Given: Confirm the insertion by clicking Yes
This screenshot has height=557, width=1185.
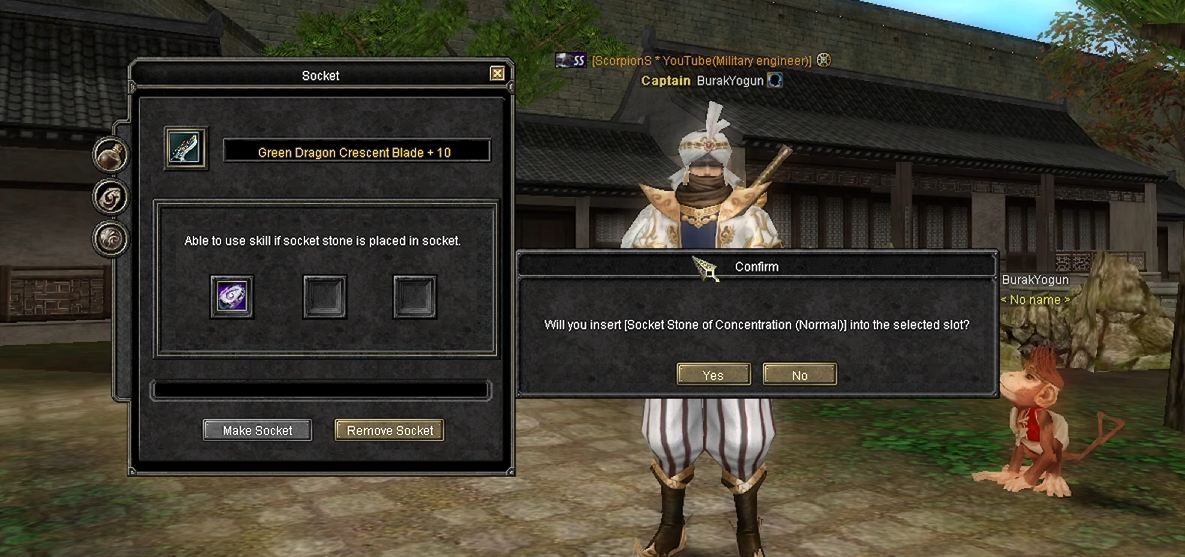Looking at the screenshot, I should click(713, 375).
